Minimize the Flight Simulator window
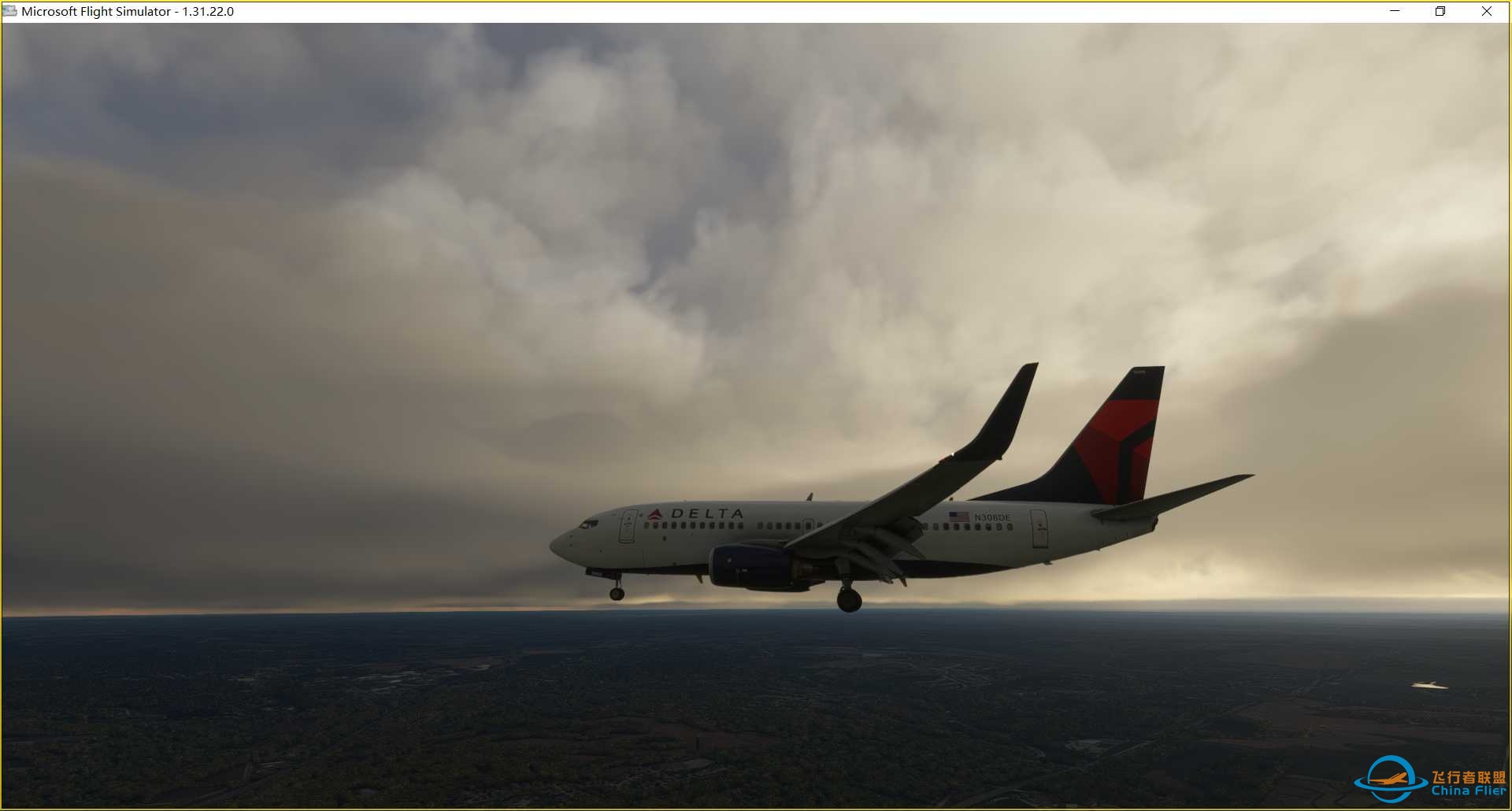 pyautogui.click(x=1395, y=11)
